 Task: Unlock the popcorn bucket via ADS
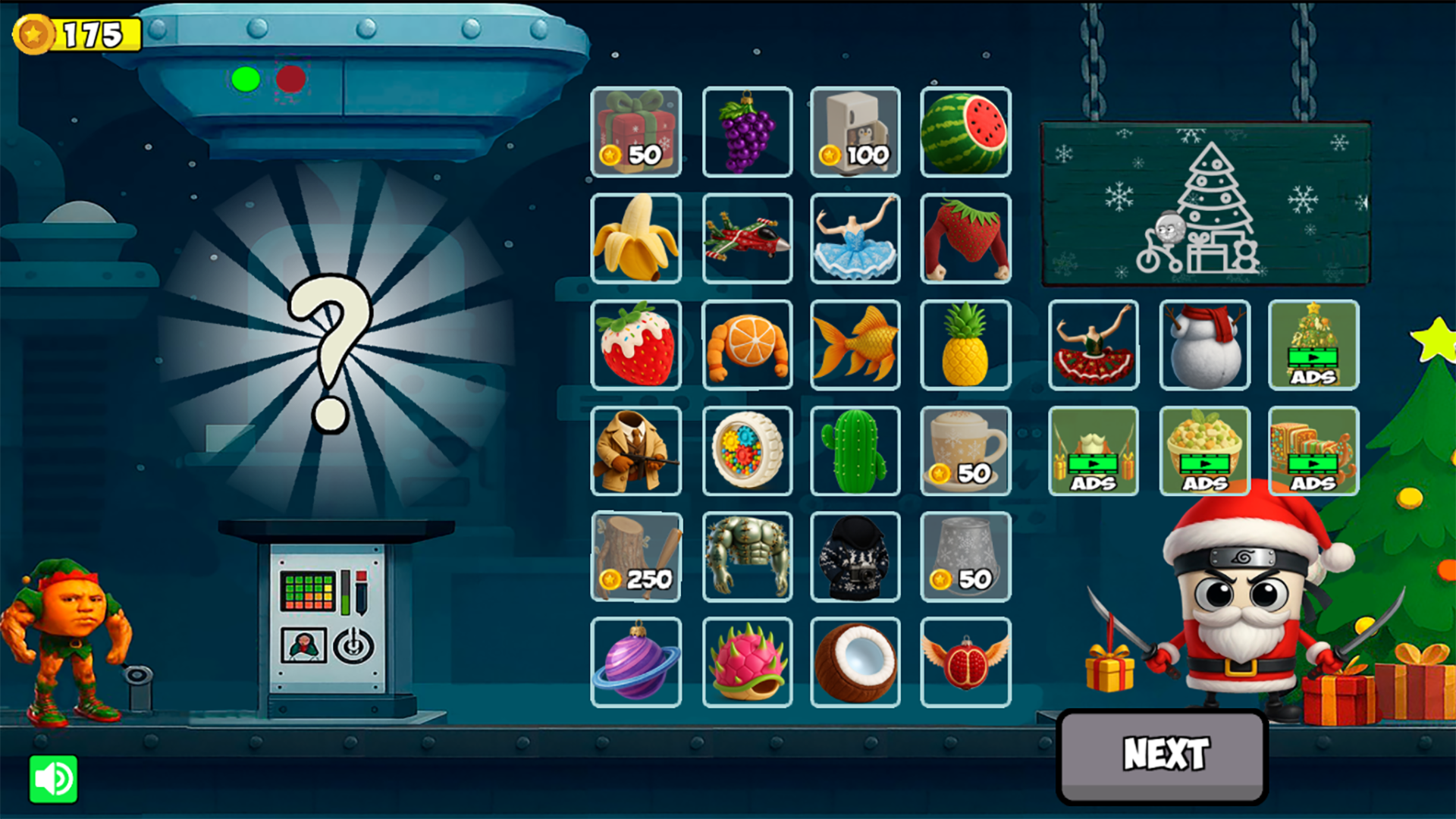coord(1204,452)
